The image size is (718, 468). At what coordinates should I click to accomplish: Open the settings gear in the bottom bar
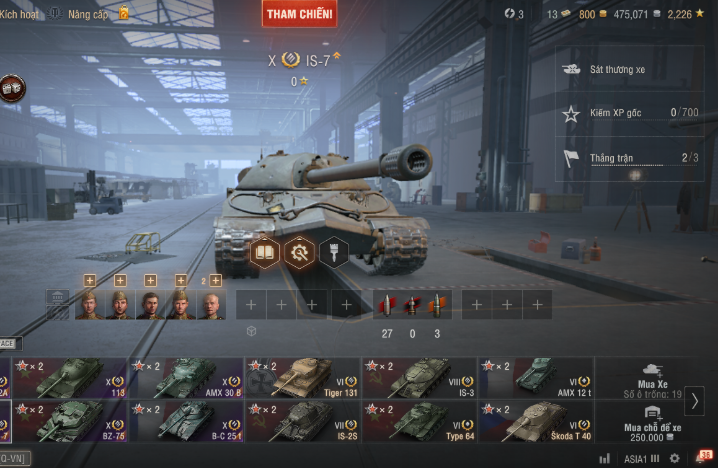[675, 458]
